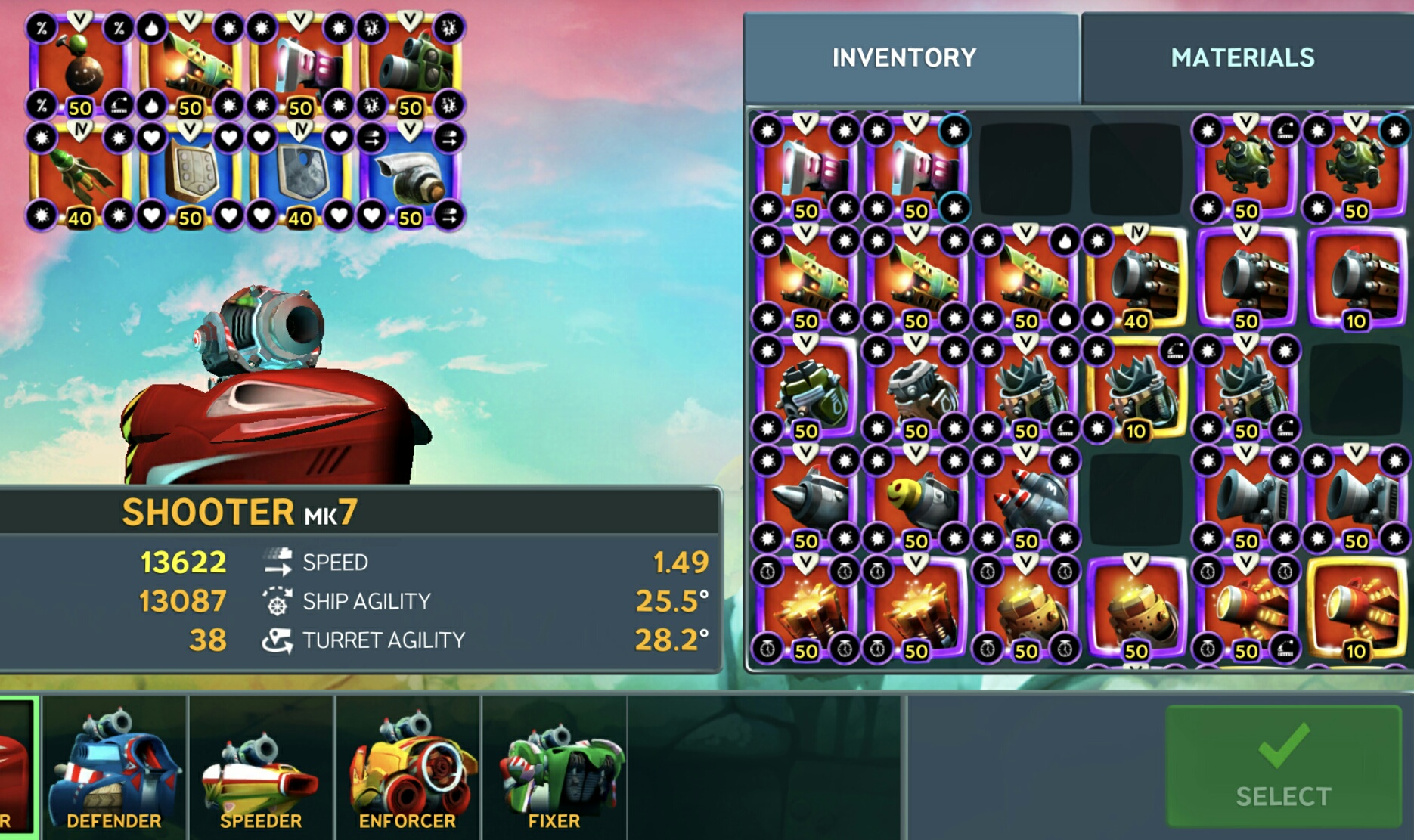Select the equipped green sniper cannon

(x=410, y=64)
